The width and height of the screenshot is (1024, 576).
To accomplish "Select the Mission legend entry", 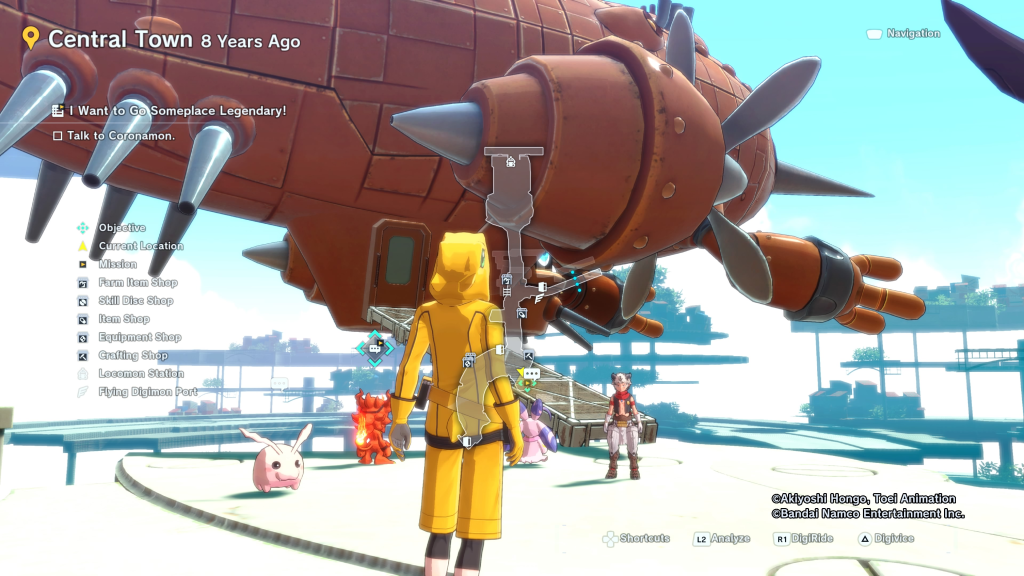I will pos(117,265).
